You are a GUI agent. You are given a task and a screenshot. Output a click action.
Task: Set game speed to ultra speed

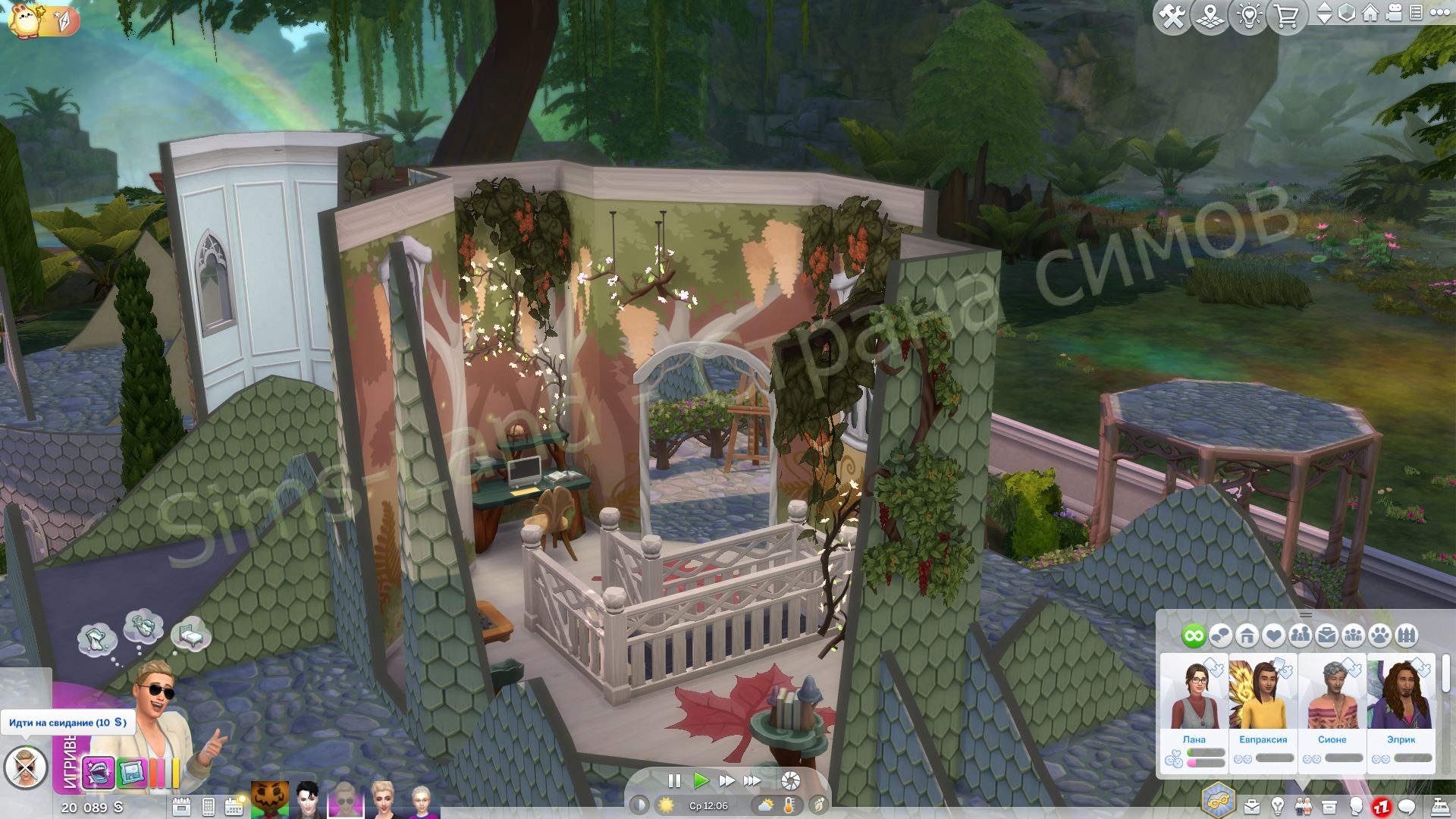(752, 780)
